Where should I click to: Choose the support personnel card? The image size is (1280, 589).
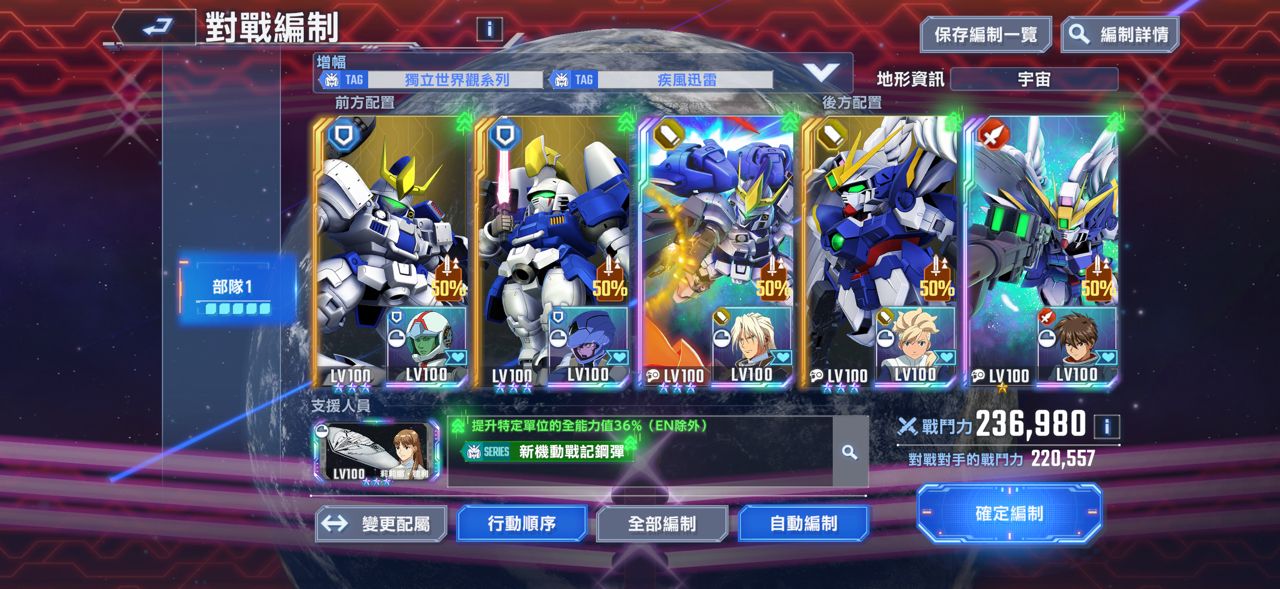pos(377,451)
